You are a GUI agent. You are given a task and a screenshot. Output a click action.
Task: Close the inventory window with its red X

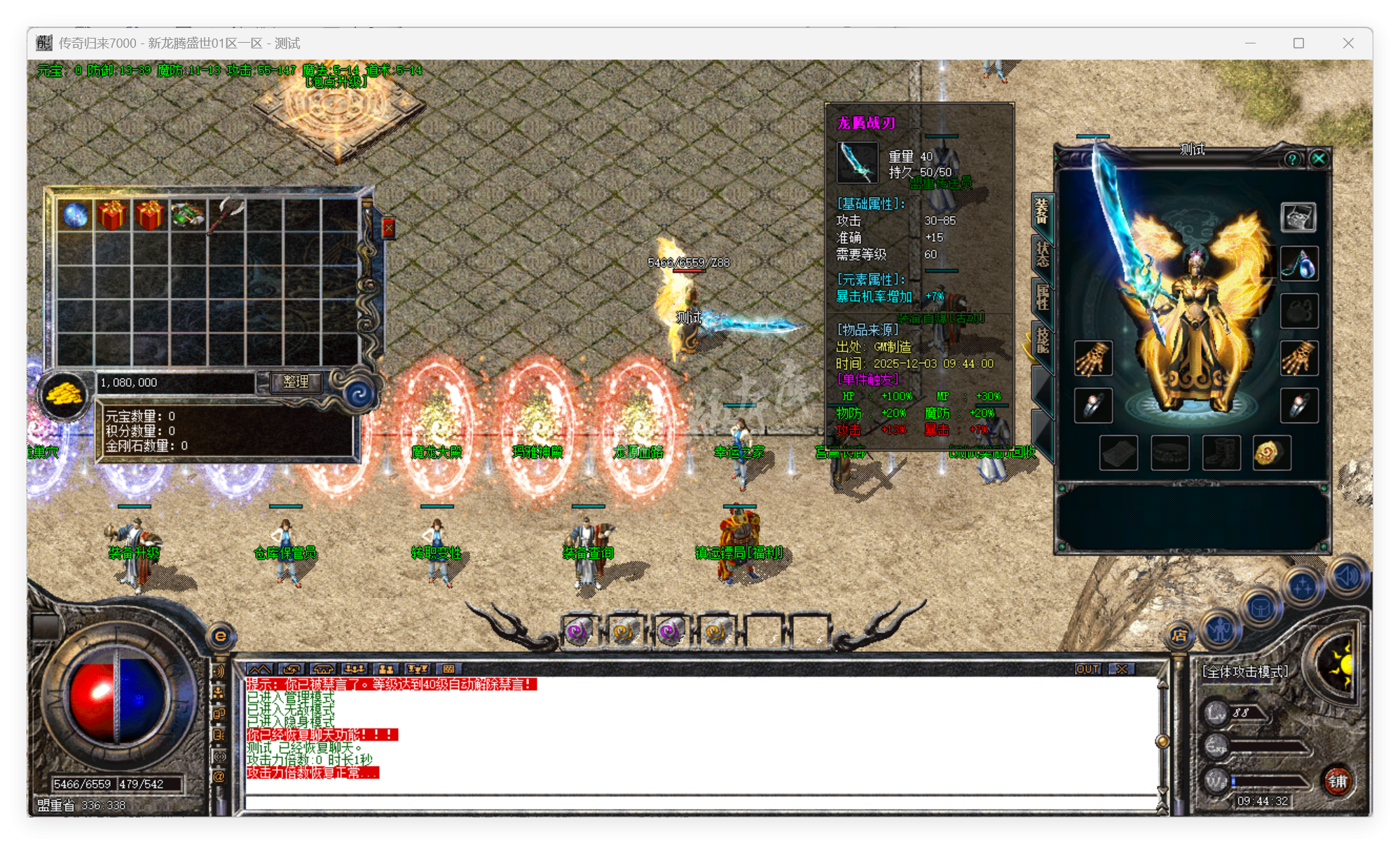pos(390,226)
